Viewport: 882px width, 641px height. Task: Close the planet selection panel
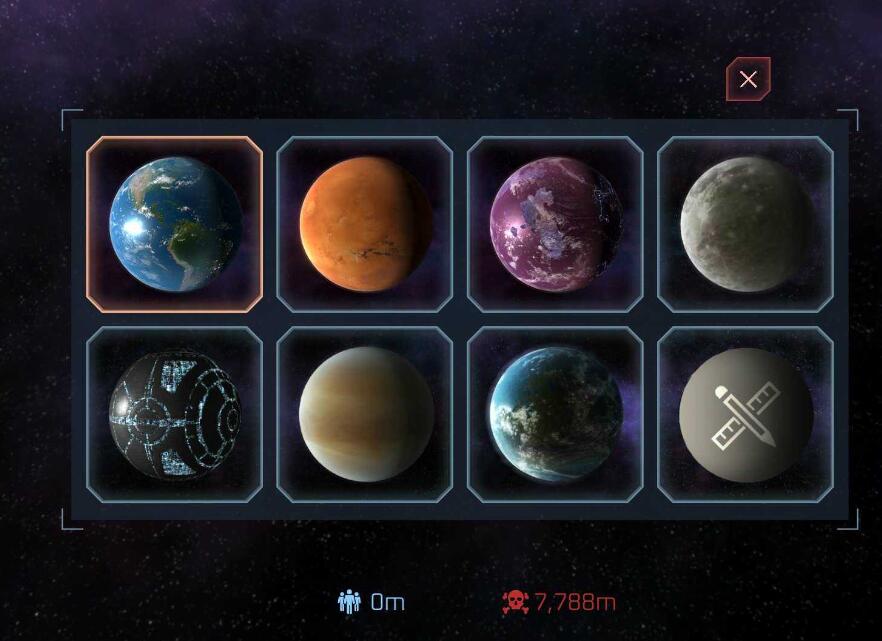pos(748,80)
